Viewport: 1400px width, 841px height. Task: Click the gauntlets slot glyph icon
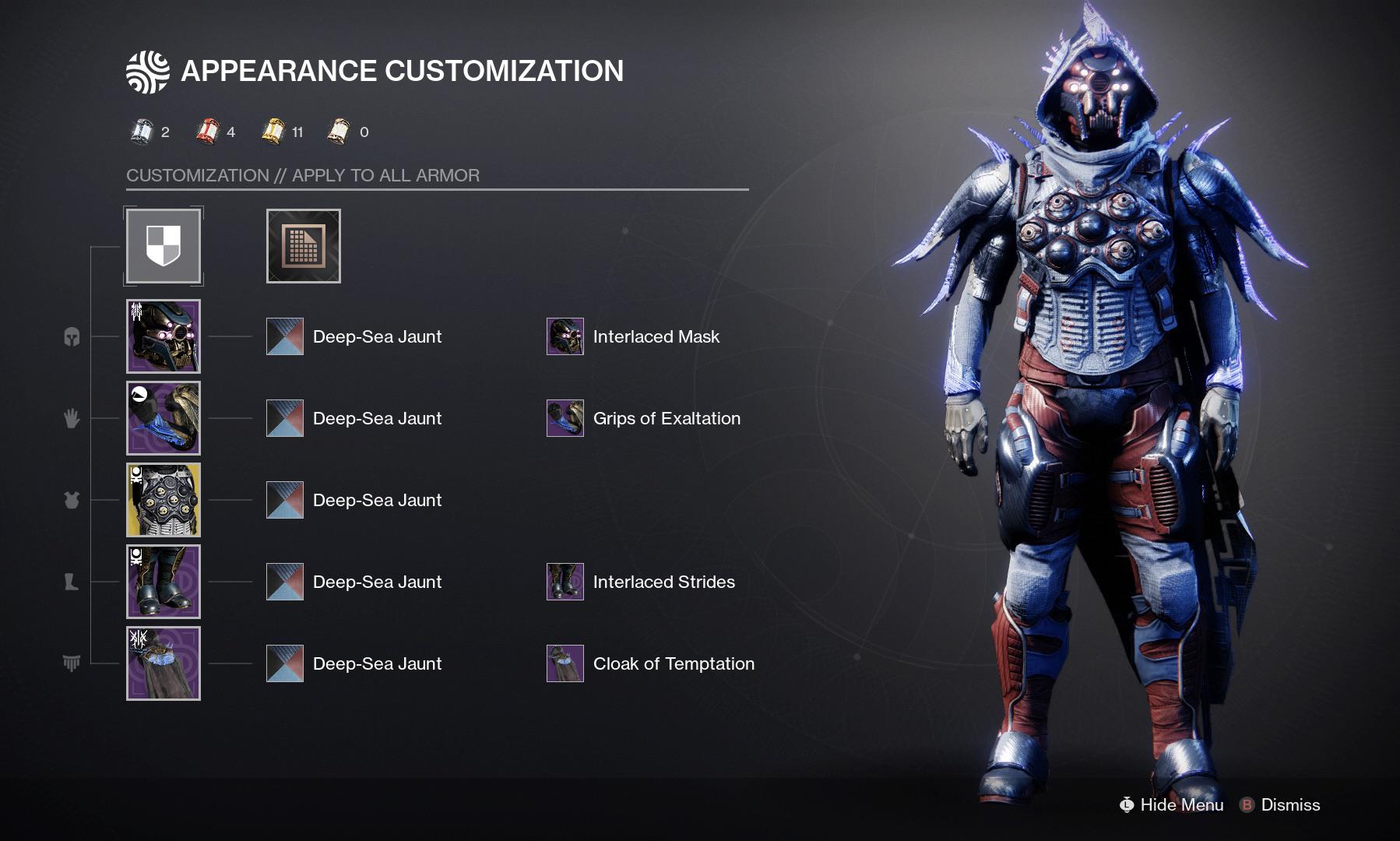tap(71, 418)
